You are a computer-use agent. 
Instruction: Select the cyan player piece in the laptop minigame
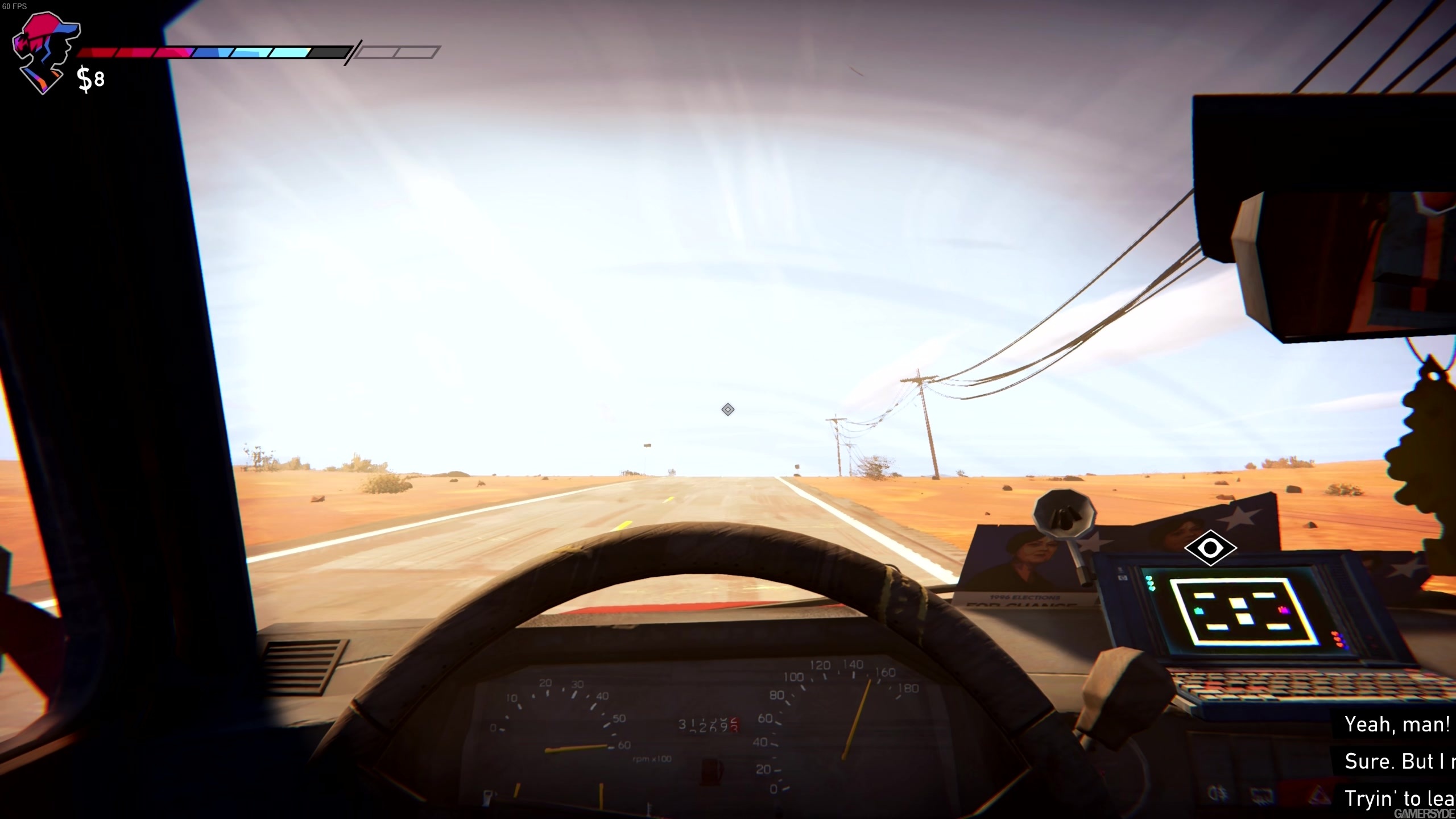(x=1198, y=611)
